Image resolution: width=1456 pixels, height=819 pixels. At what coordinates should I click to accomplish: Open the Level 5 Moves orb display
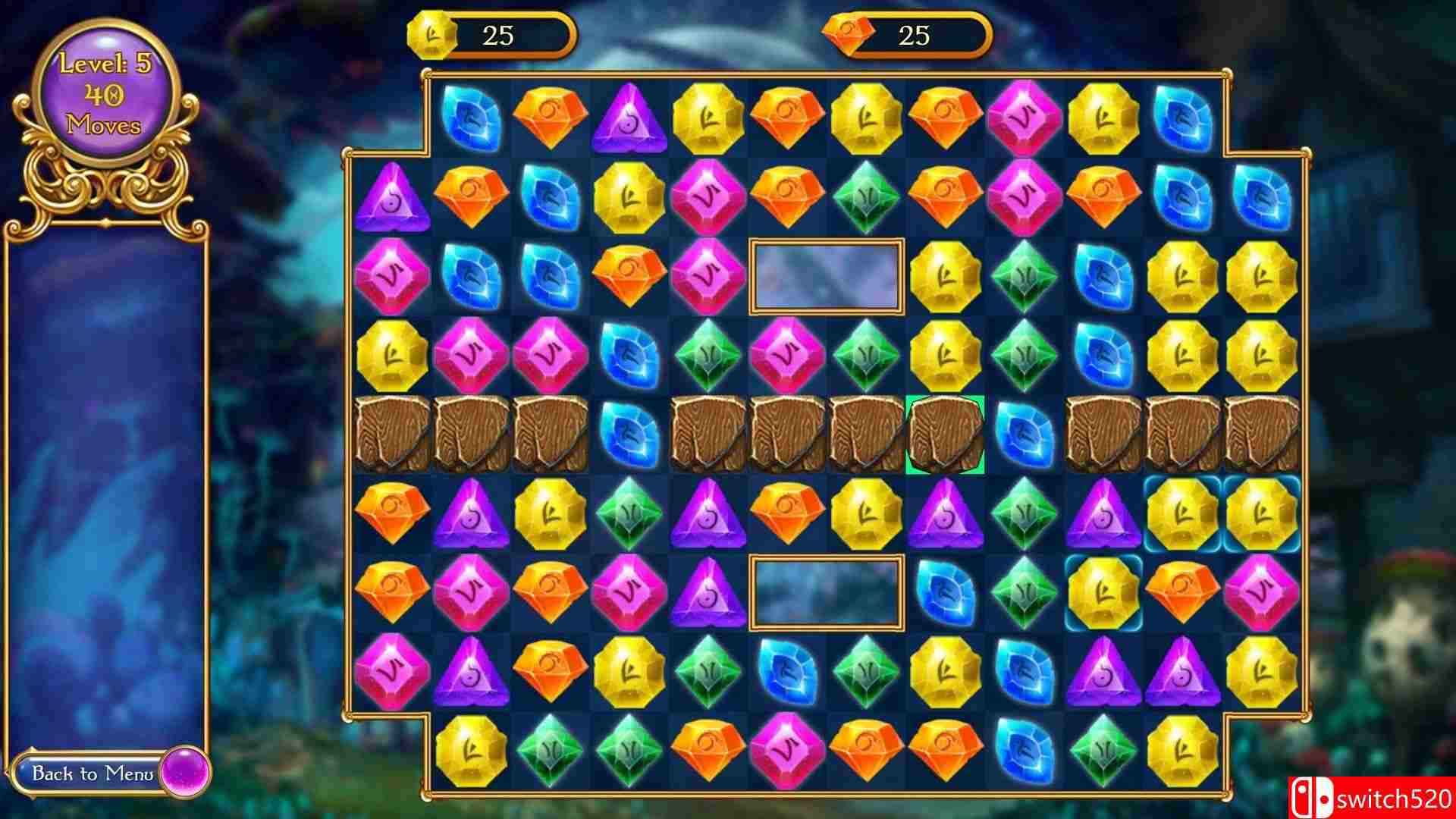[x=104, y=93]
